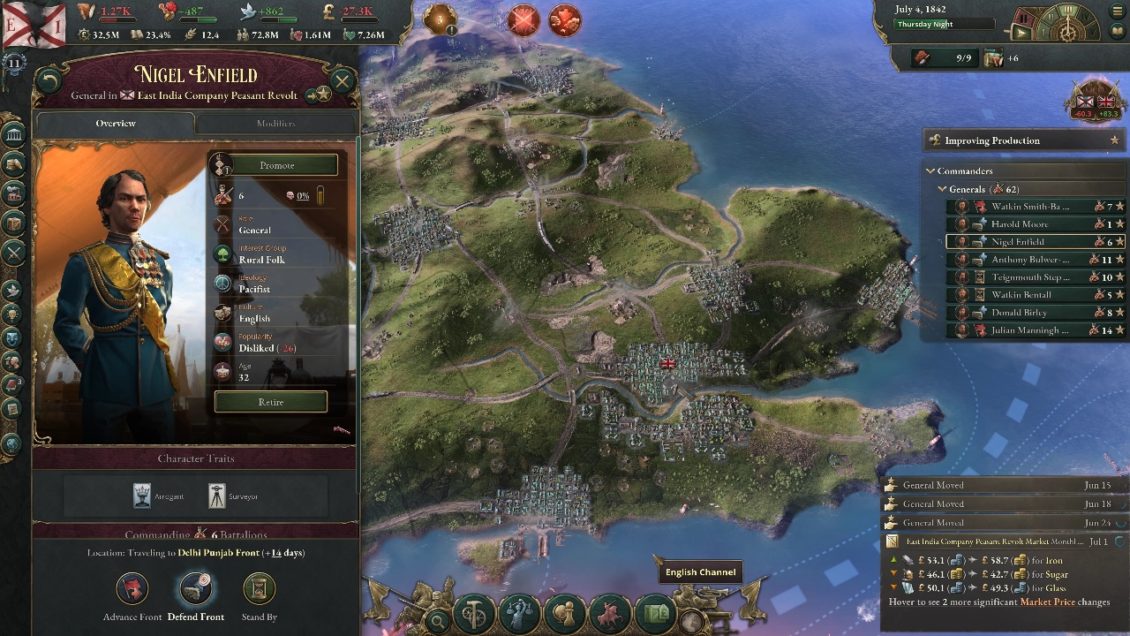Screen dimensions: 1130x636
Task: Collapse the Commanders section
Action: [x=932, y=171]
